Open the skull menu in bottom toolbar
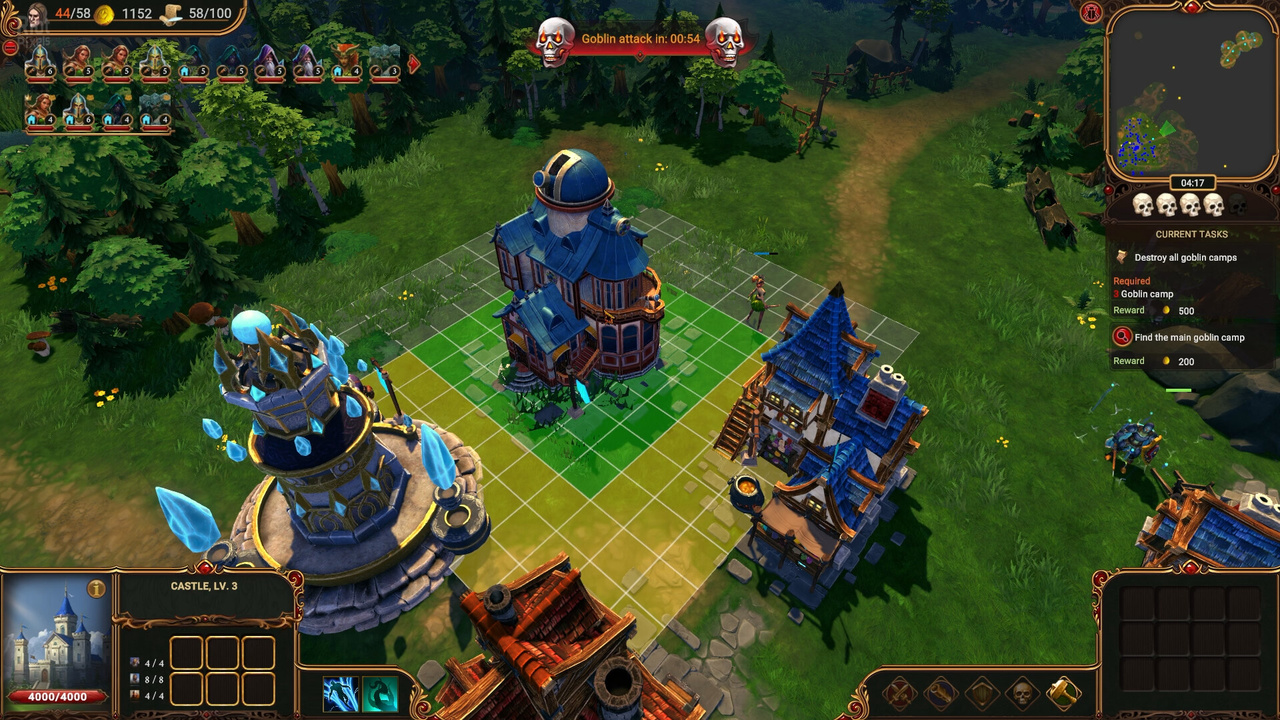 (x=1022, y=693)
